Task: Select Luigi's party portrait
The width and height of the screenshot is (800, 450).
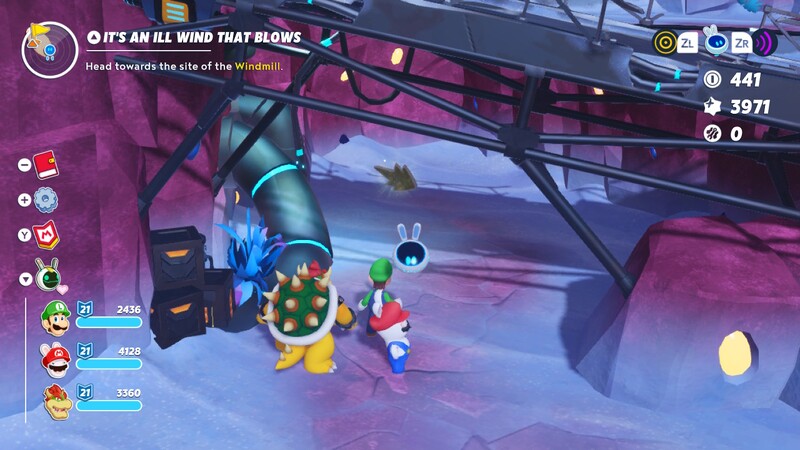Action: pyautogui.click(x=56, y=319)
